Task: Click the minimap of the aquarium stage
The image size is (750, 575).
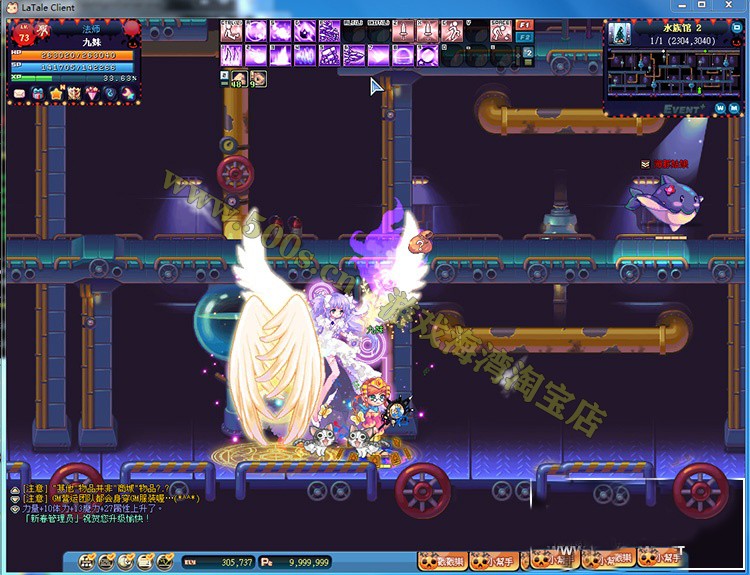Action: [674, 72]
